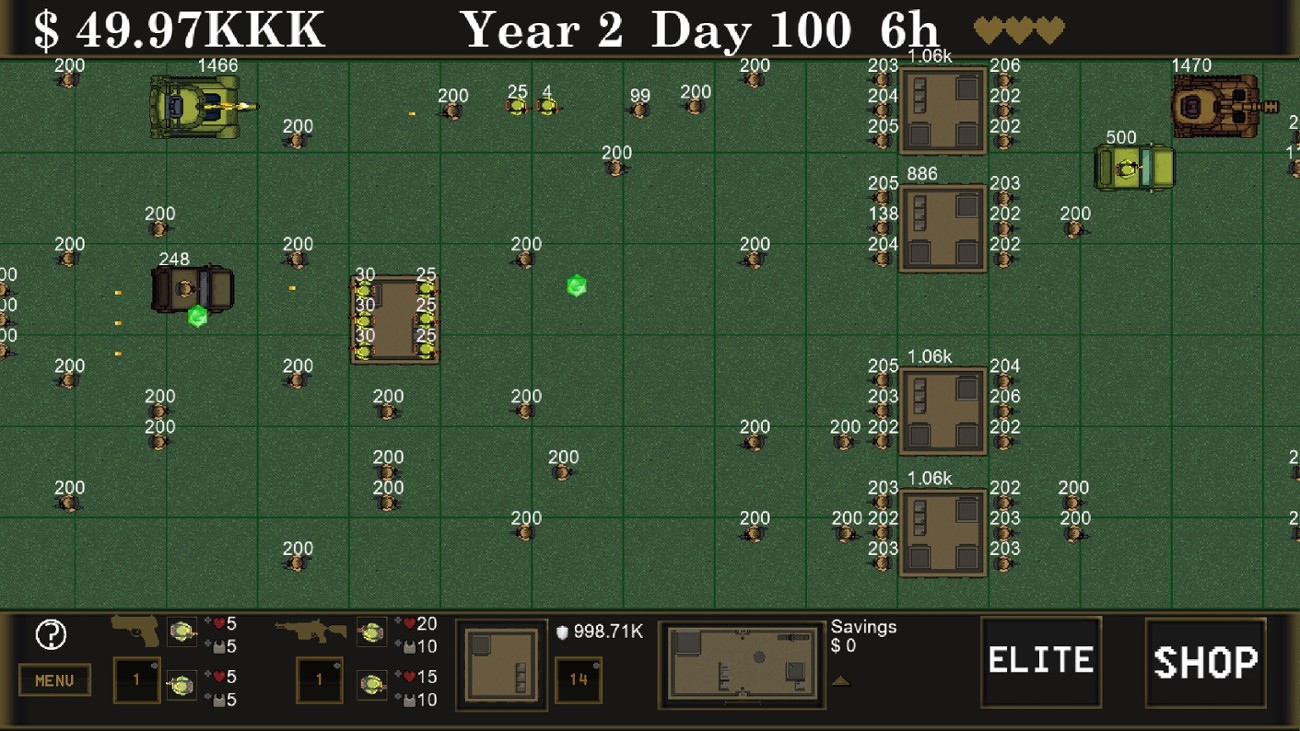Open the SHOP
1300x731 pixels.
1205,660
